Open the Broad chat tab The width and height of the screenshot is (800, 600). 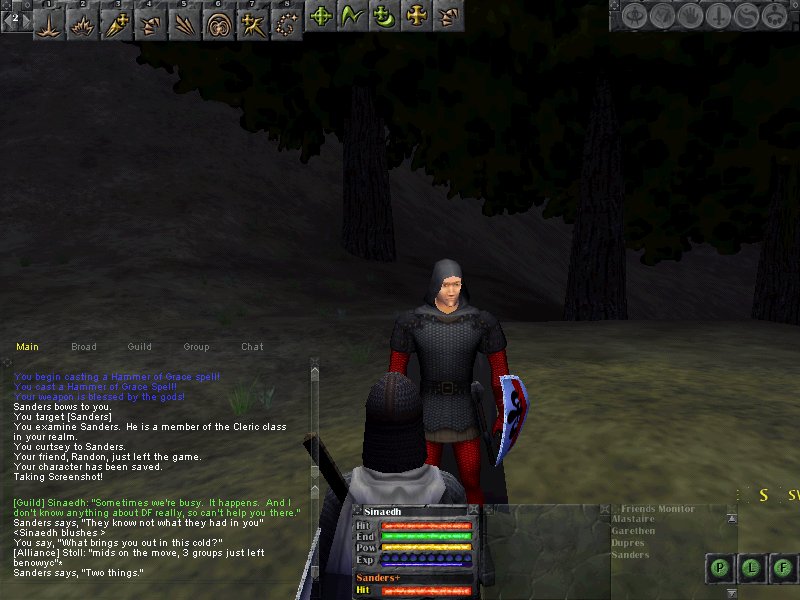[84, 347]
